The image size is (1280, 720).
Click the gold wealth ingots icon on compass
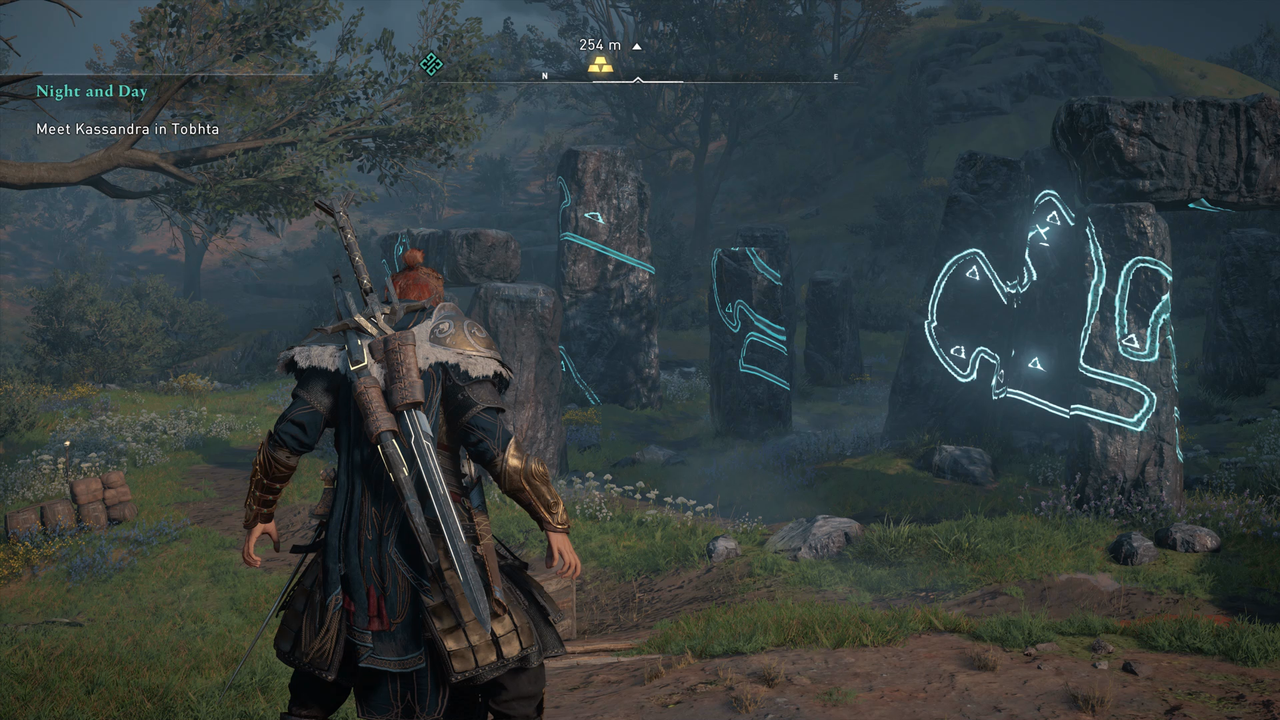click(600, 66)
